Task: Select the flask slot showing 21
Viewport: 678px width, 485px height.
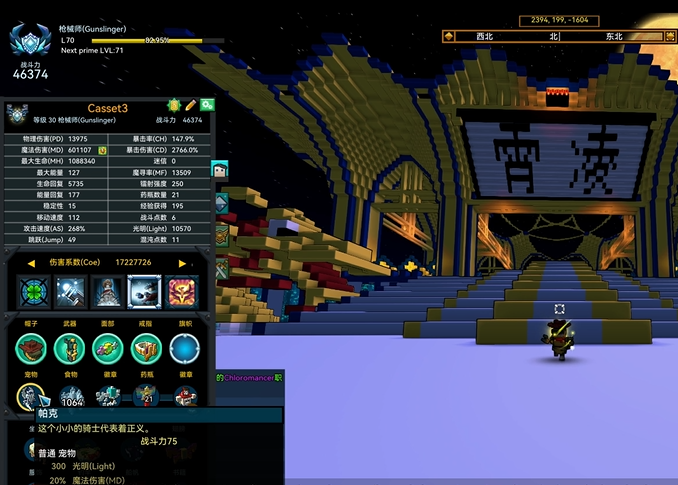Action: [146, 398]
